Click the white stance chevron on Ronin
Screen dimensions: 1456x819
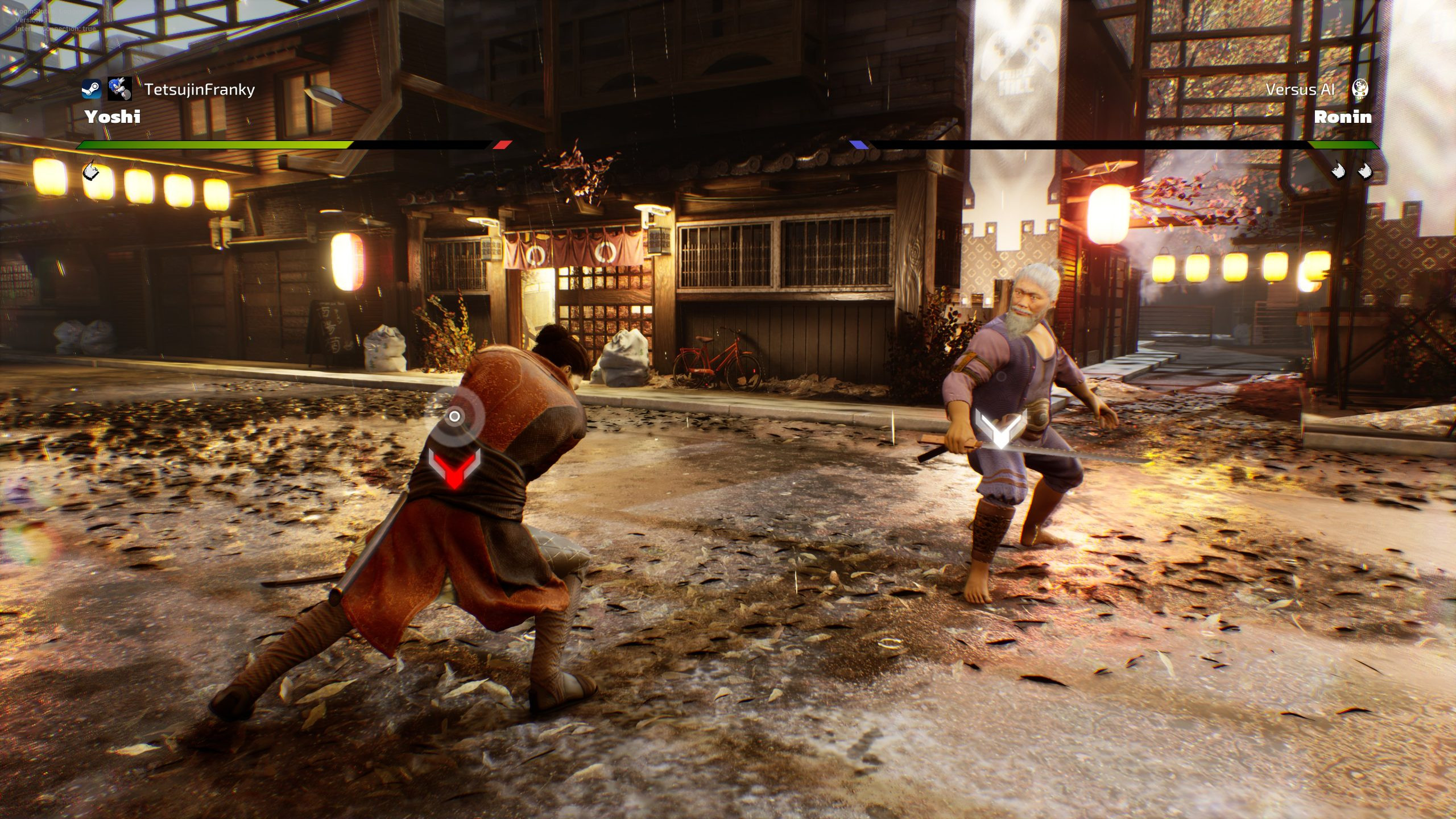(999, 428)
